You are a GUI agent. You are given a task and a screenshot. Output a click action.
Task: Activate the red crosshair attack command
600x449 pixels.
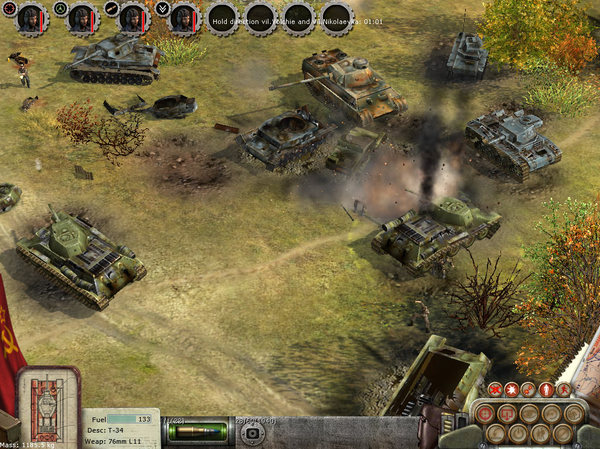[x=484, y=412]
